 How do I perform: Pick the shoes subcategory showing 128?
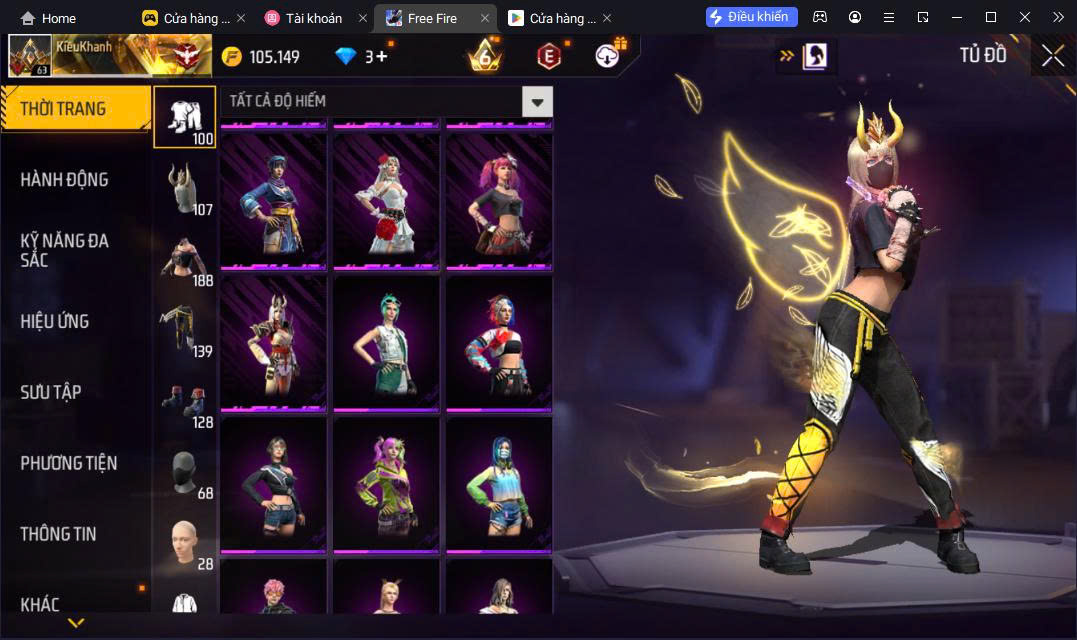coord(184,401)
